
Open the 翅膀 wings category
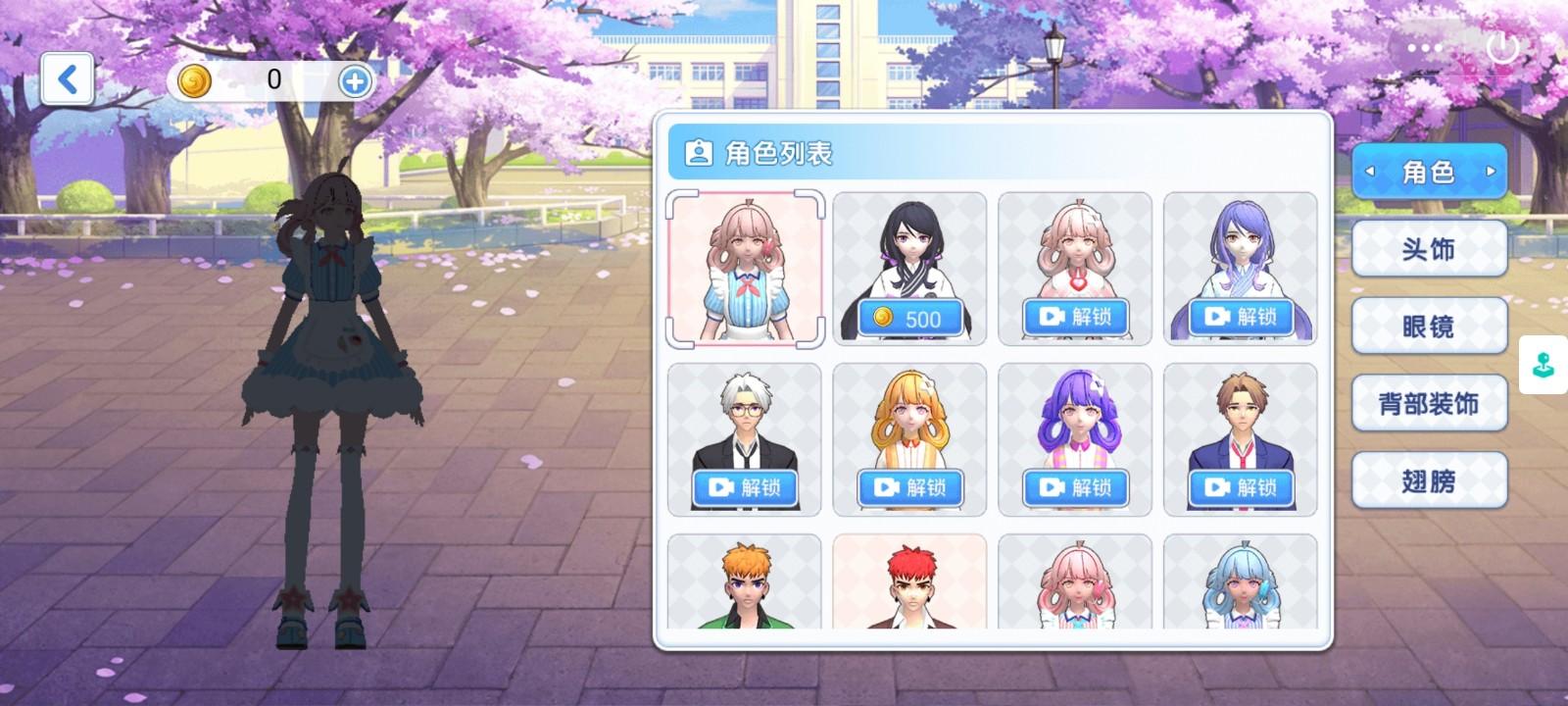point(1429,481)
